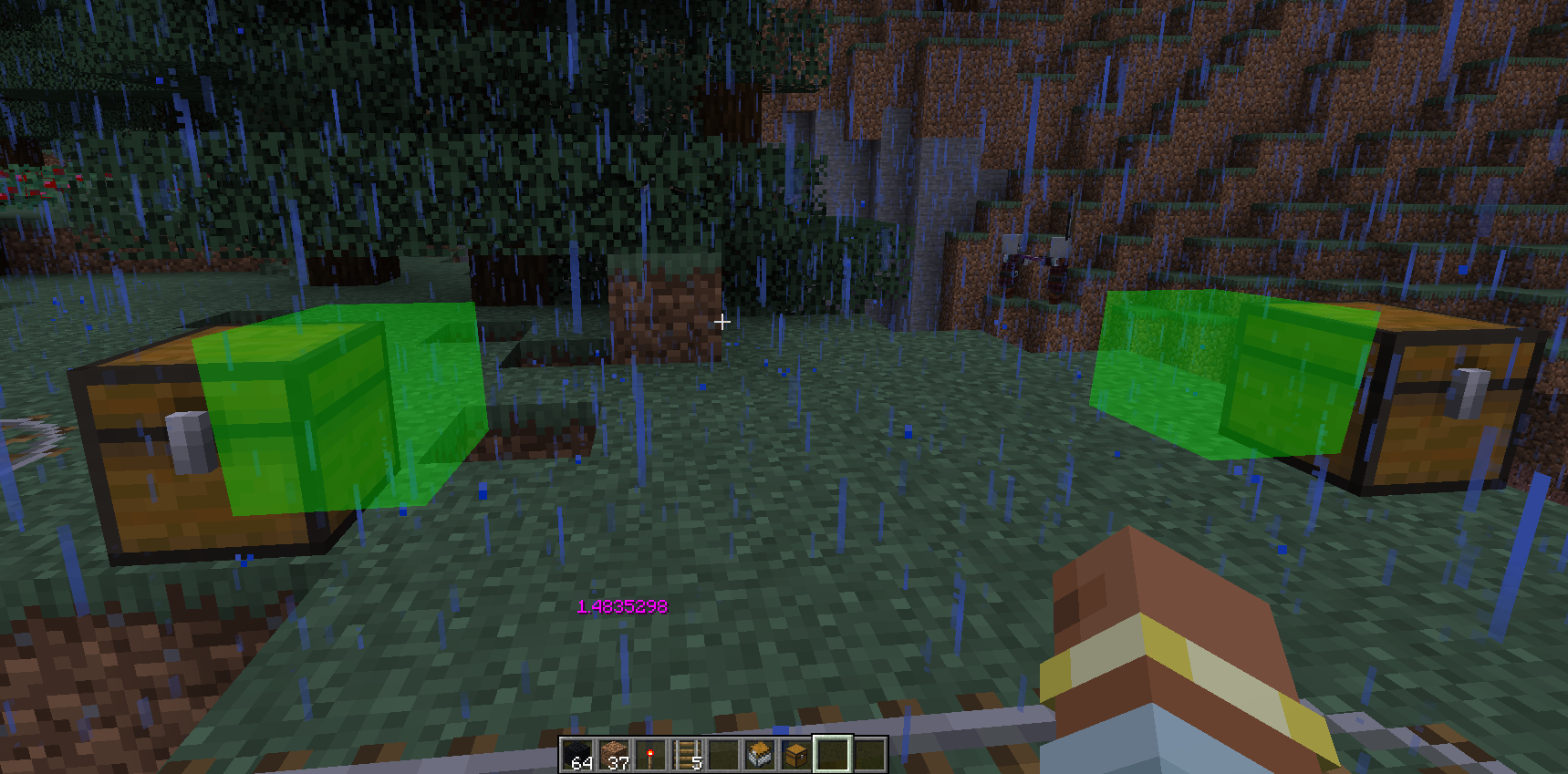Select the black block stack of 64
This screenshot has height=774, width=1568.
point(577,755)
